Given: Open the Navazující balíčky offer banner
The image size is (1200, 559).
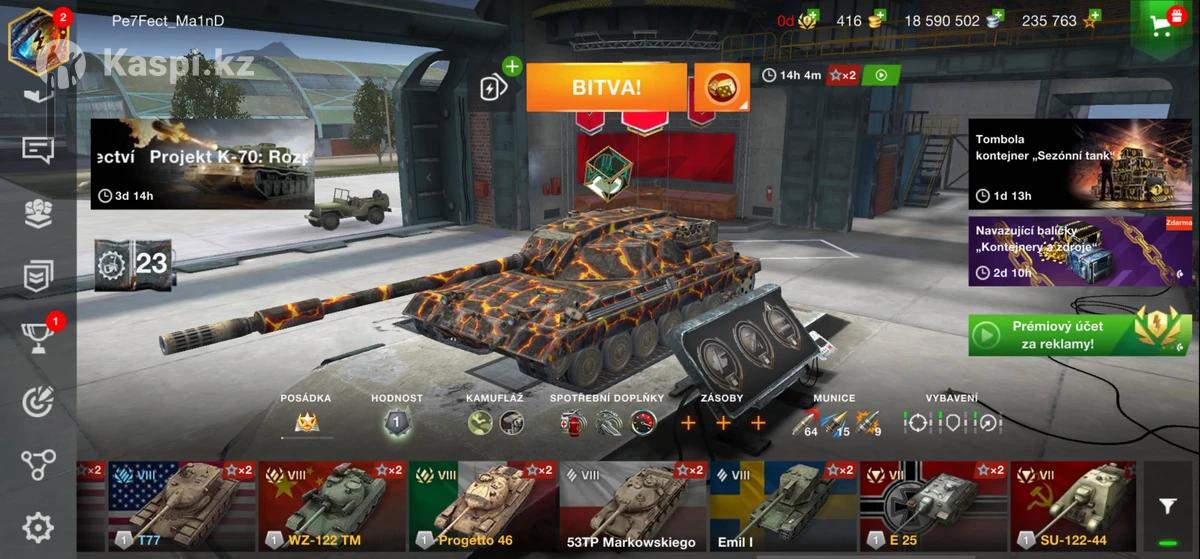Looking at the screenshot, I should pyautogui.click(x=1080, y=252).
